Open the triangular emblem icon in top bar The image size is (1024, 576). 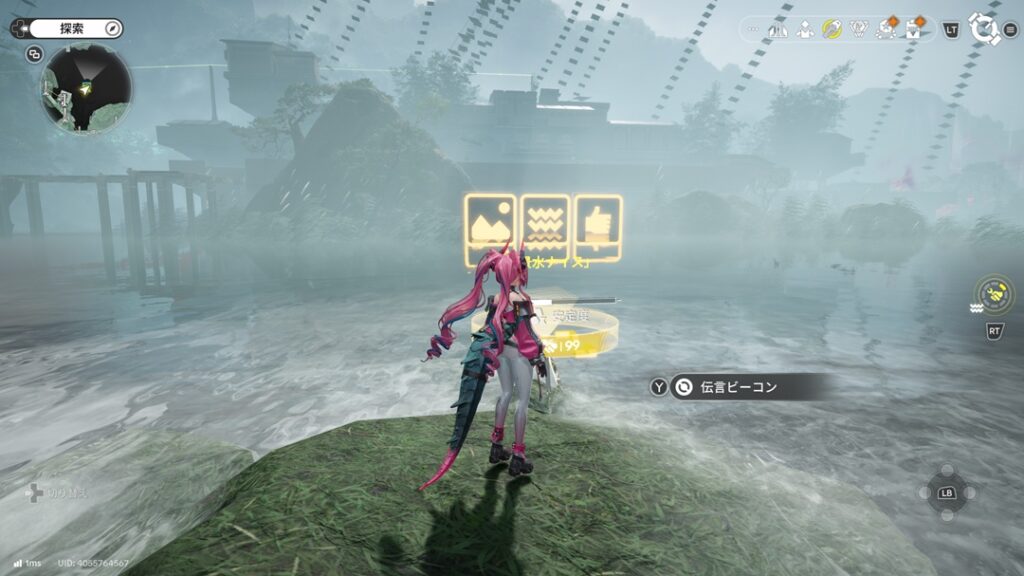858,30
